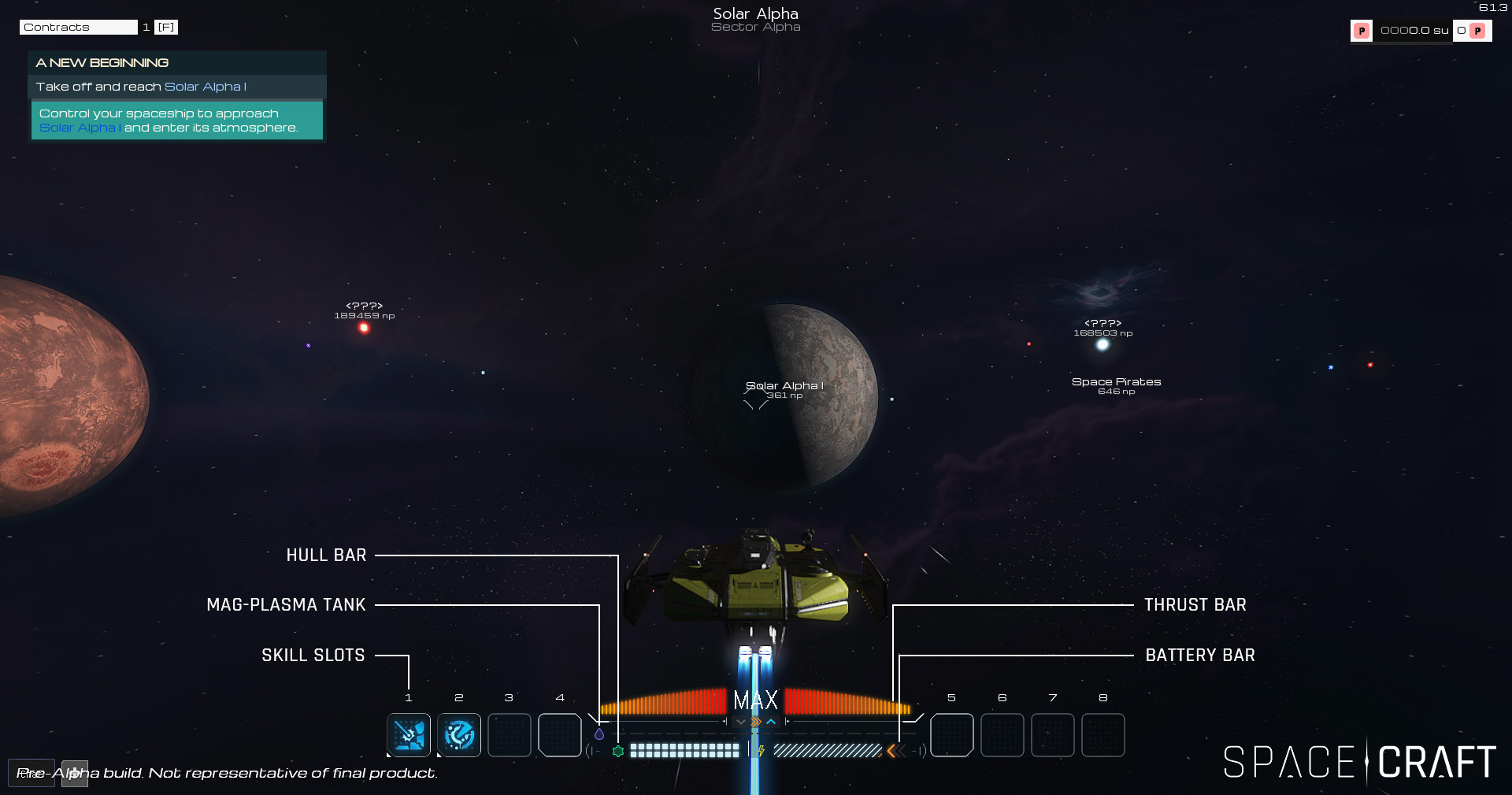This screenshot has width=1512, height=795.
Task: Click the pink P icon right of currency
Action: (x=1478, y=31)
